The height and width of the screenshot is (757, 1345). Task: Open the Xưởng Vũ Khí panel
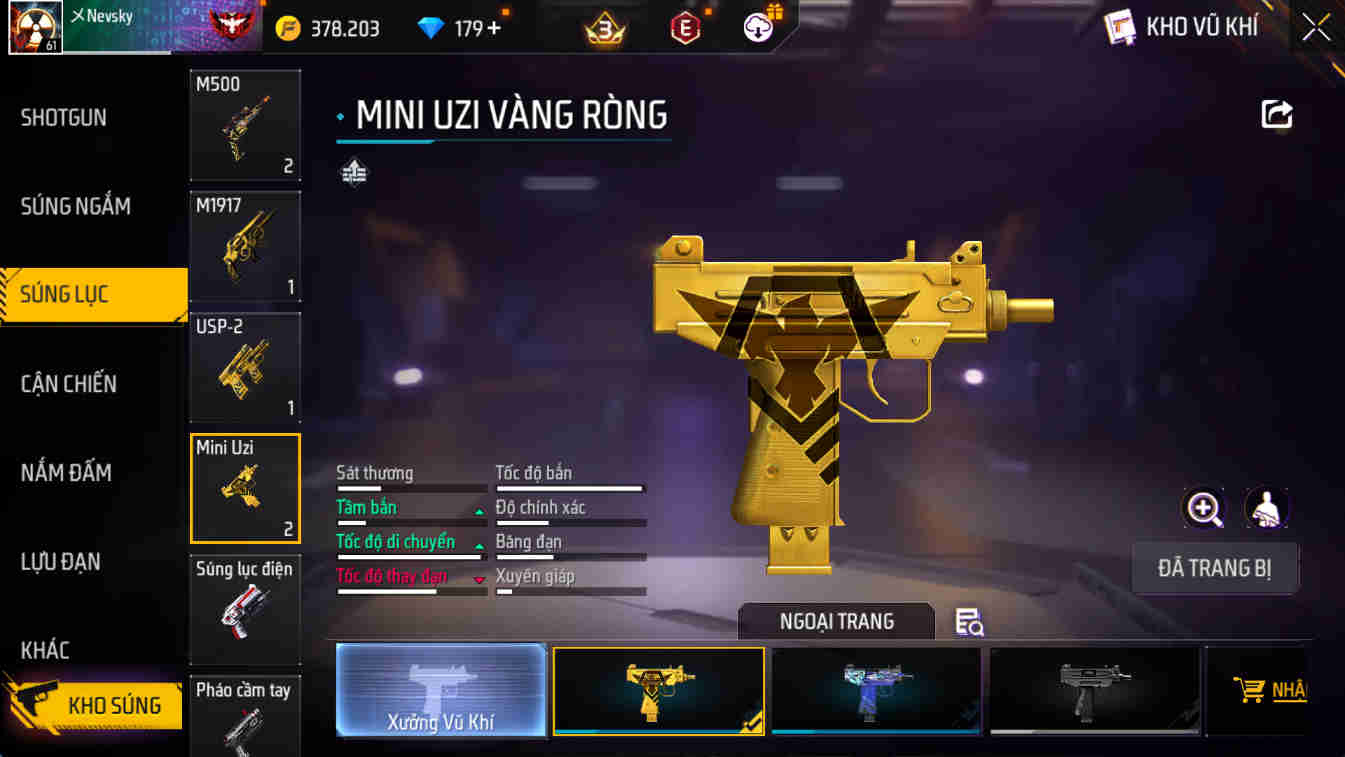[x=441, y=690]
